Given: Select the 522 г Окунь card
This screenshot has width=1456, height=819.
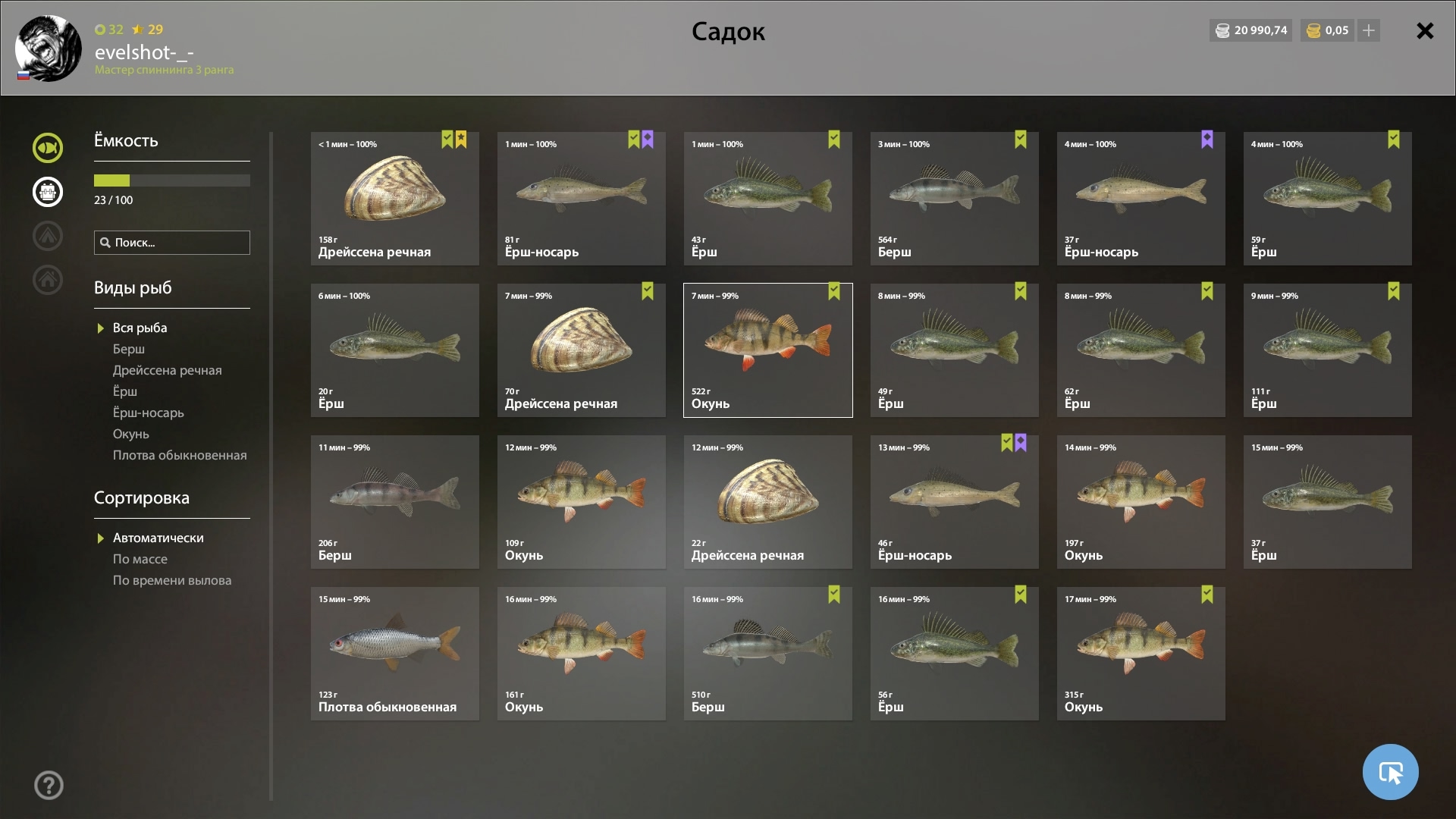Looking at the screenshot, I should (x=767, y=350).
